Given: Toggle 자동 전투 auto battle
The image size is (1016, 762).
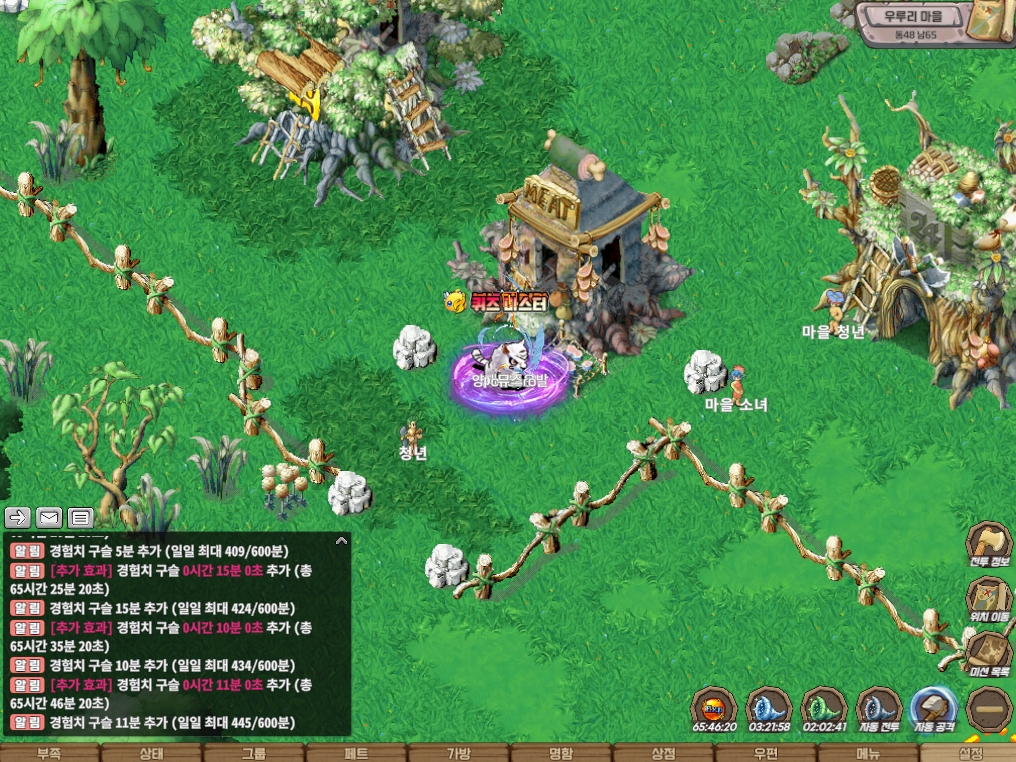Looking at the screenshot, I should 880,708.
